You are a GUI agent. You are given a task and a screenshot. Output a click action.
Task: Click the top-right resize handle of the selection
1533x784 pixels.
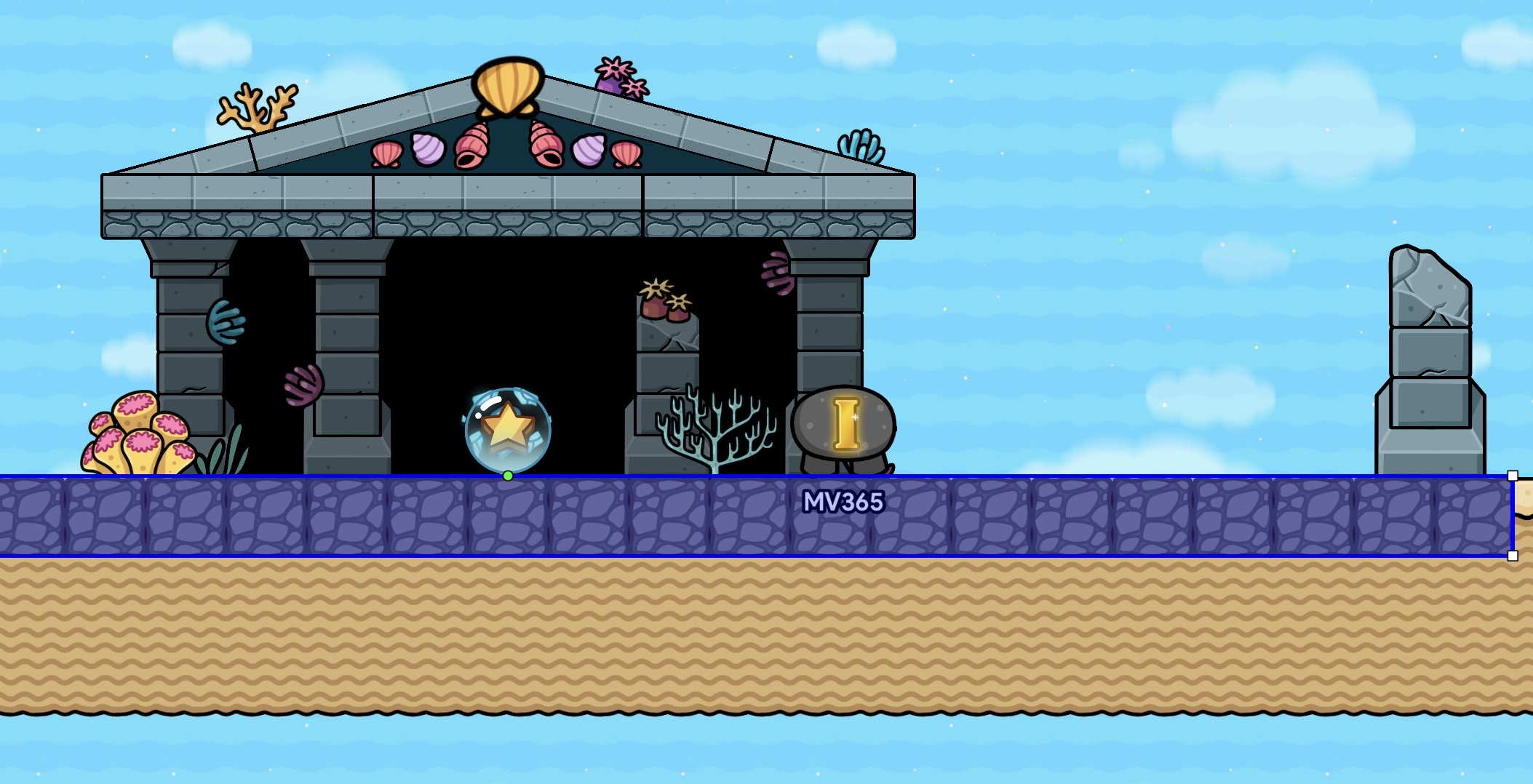[1513, 476]
